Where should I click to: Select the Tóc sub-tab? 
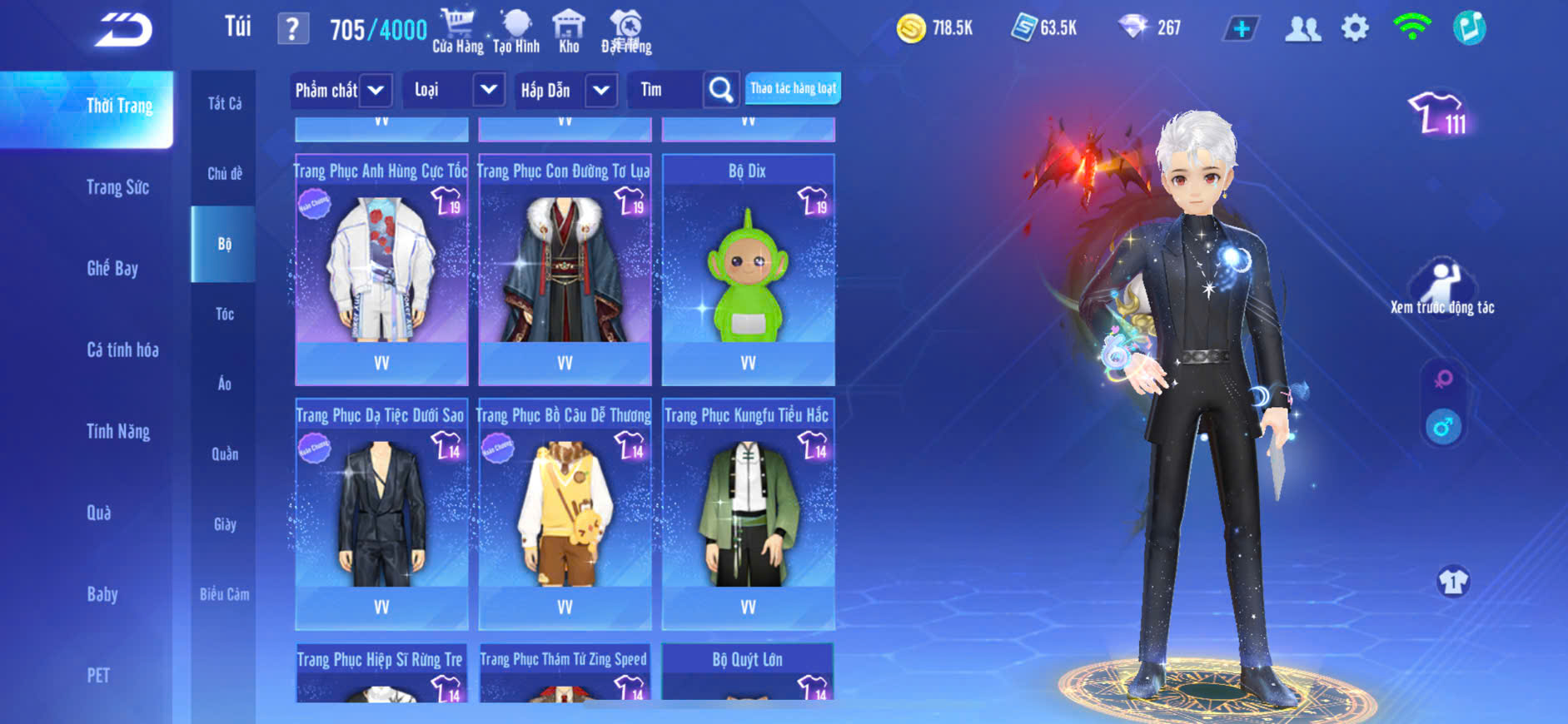[x=224, y=314]
